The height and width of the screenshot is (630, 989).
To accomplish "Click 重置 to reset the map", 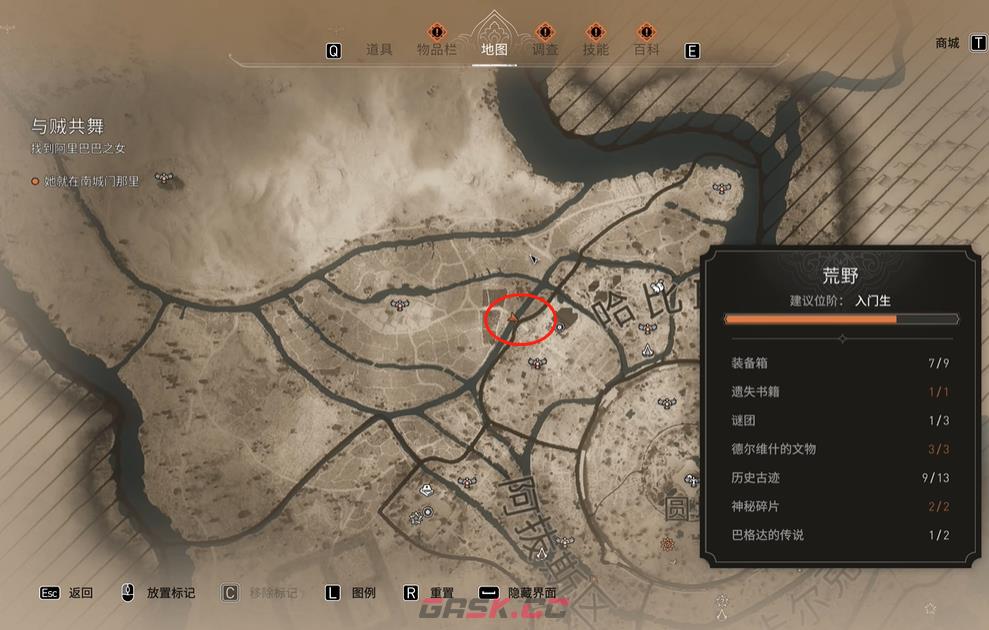I will click(x=442, y=593).
